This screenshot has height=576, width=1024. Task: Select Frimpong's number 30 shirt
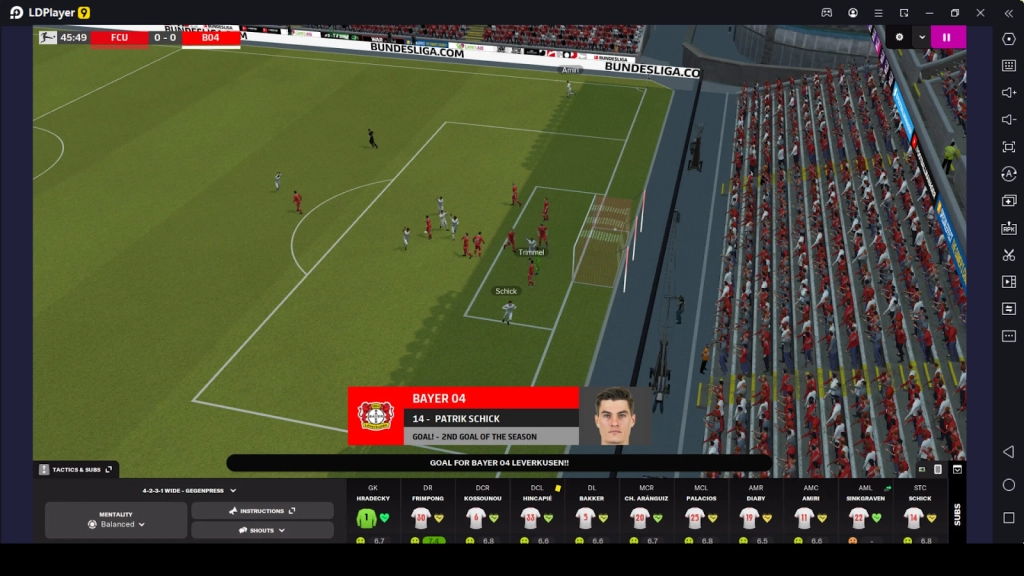click(x=421, y=518)
